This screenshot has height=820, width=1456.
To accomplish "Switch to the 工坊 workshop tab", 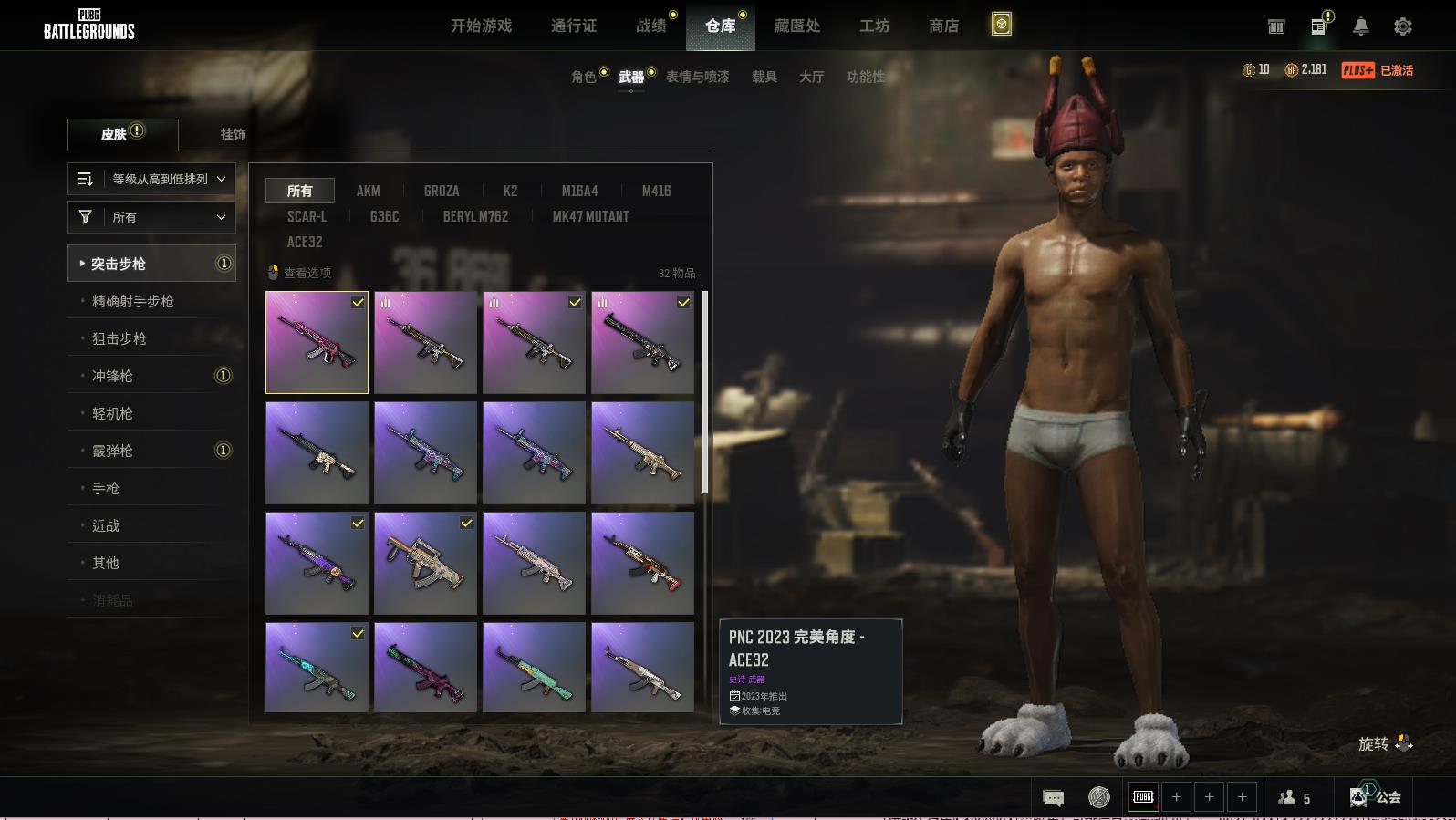I will pos(874,26).
